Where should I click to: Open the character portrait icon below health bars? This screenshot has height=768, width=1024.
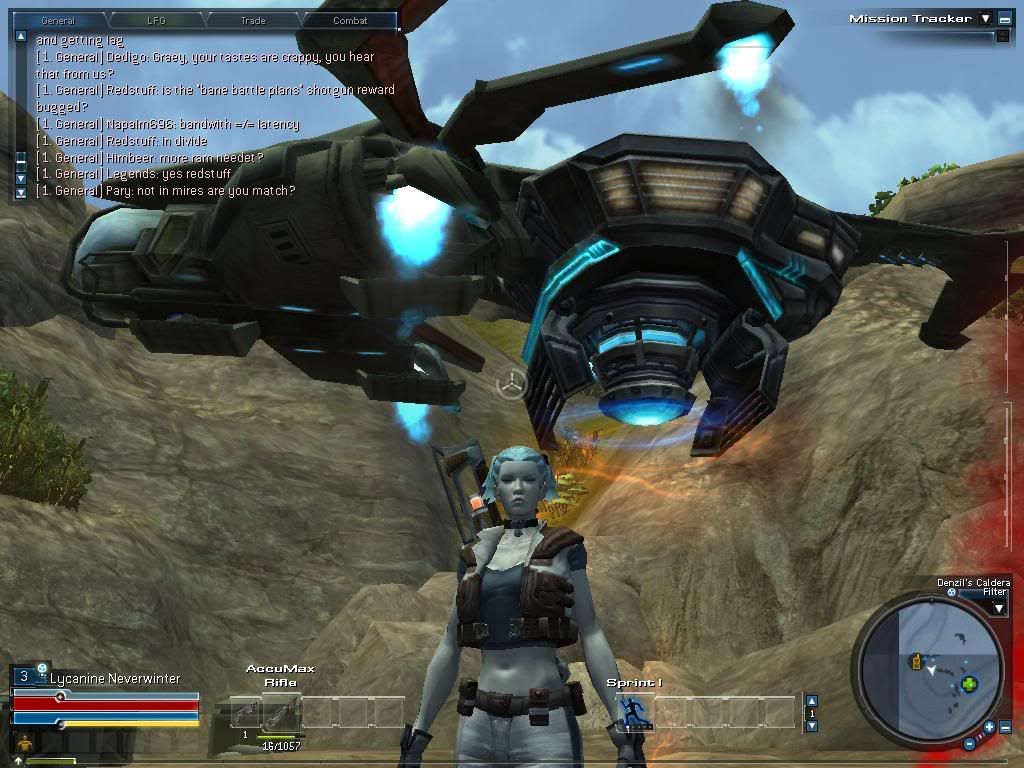24,741
